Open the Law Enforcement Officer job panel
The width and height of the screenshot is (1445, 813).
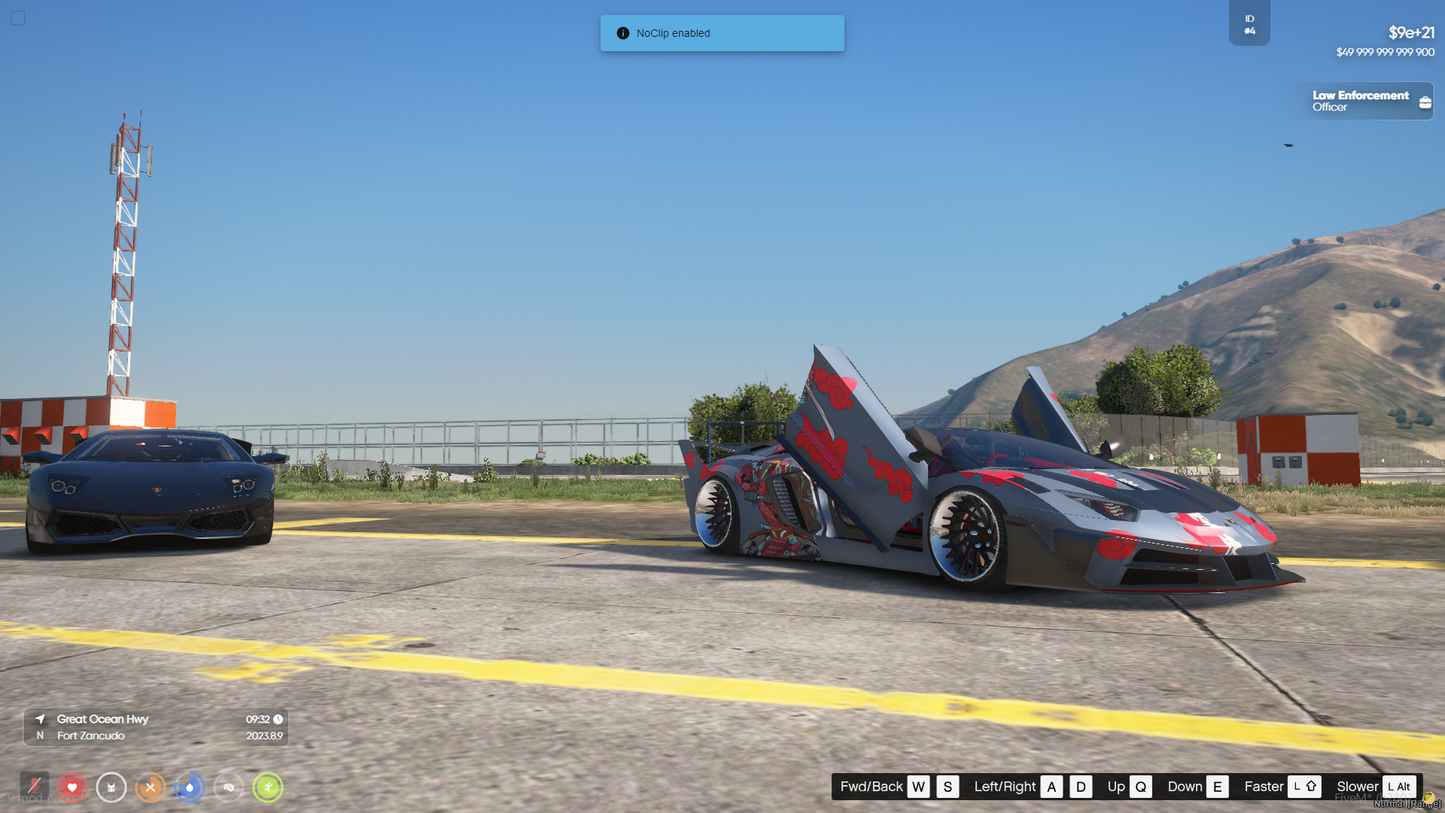pyautogui.click(x=1367, y=101)
